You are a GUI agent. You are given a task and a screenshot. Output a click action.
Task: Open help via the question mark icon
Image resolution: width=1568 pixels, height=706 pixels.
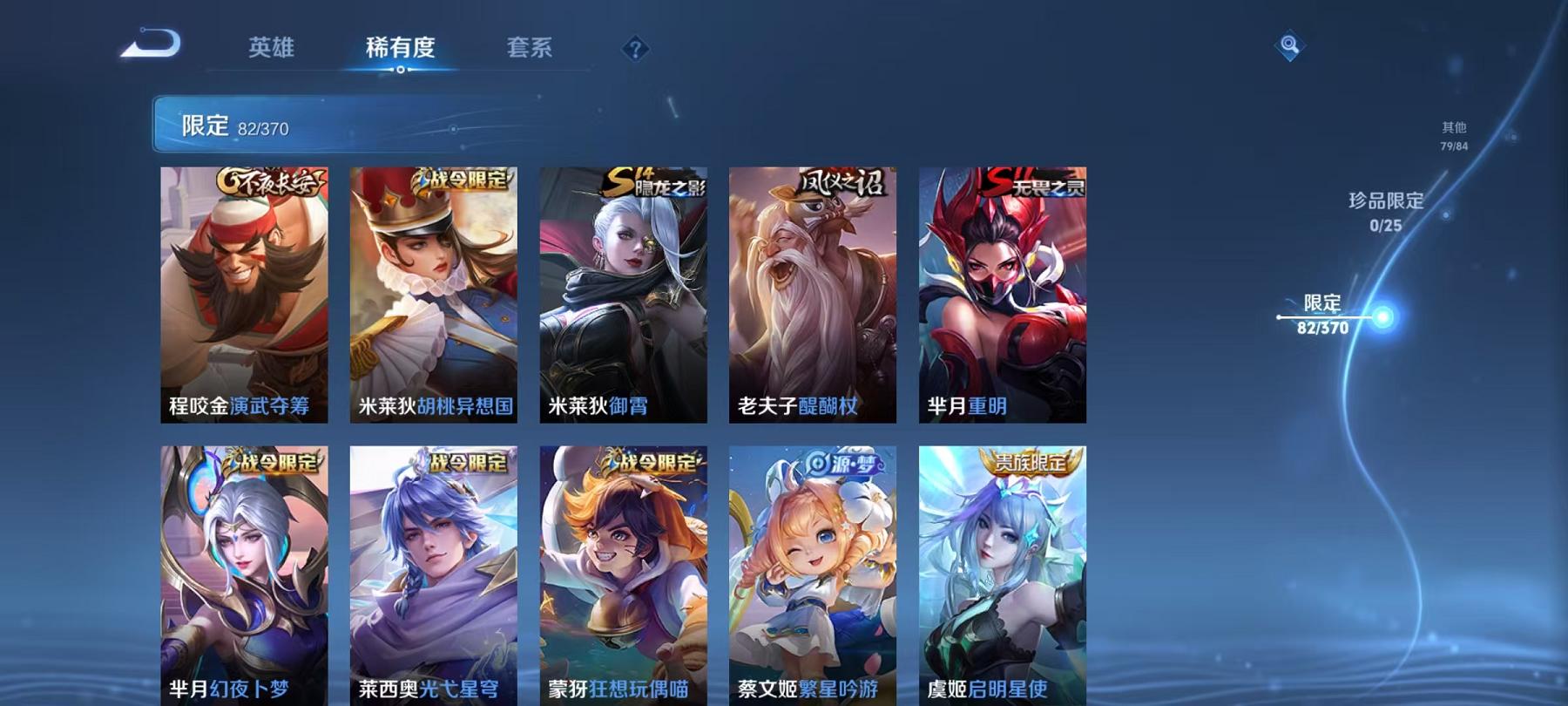(636, 48)
